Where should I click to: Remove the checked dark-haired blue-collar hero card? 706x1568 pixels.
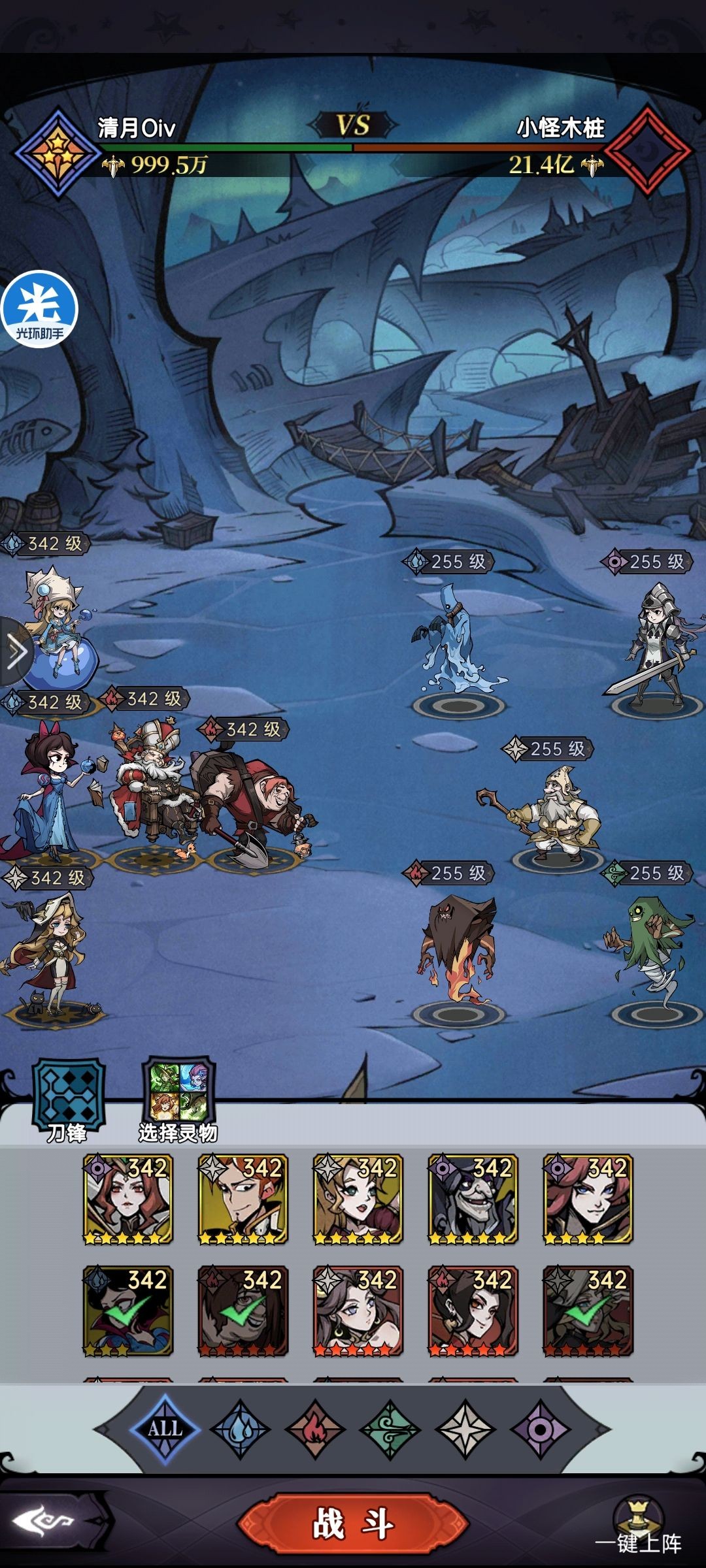[128, 1311]
